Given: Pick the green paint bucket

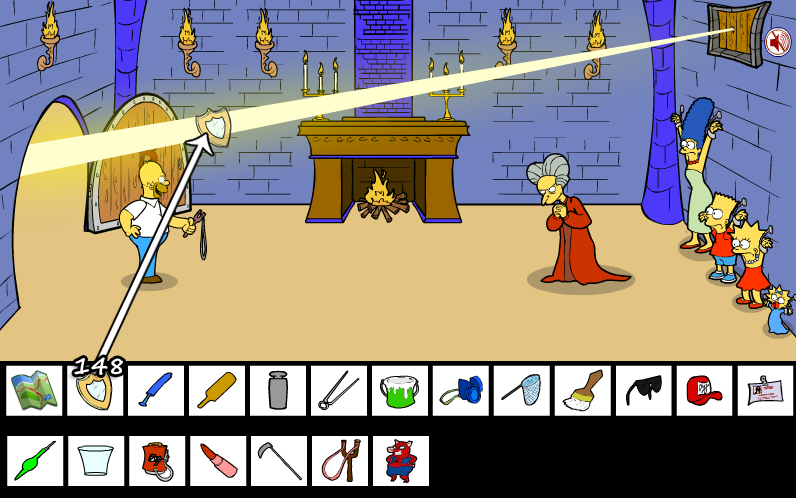Looking at the screenshot, I should tap(400, 391).
